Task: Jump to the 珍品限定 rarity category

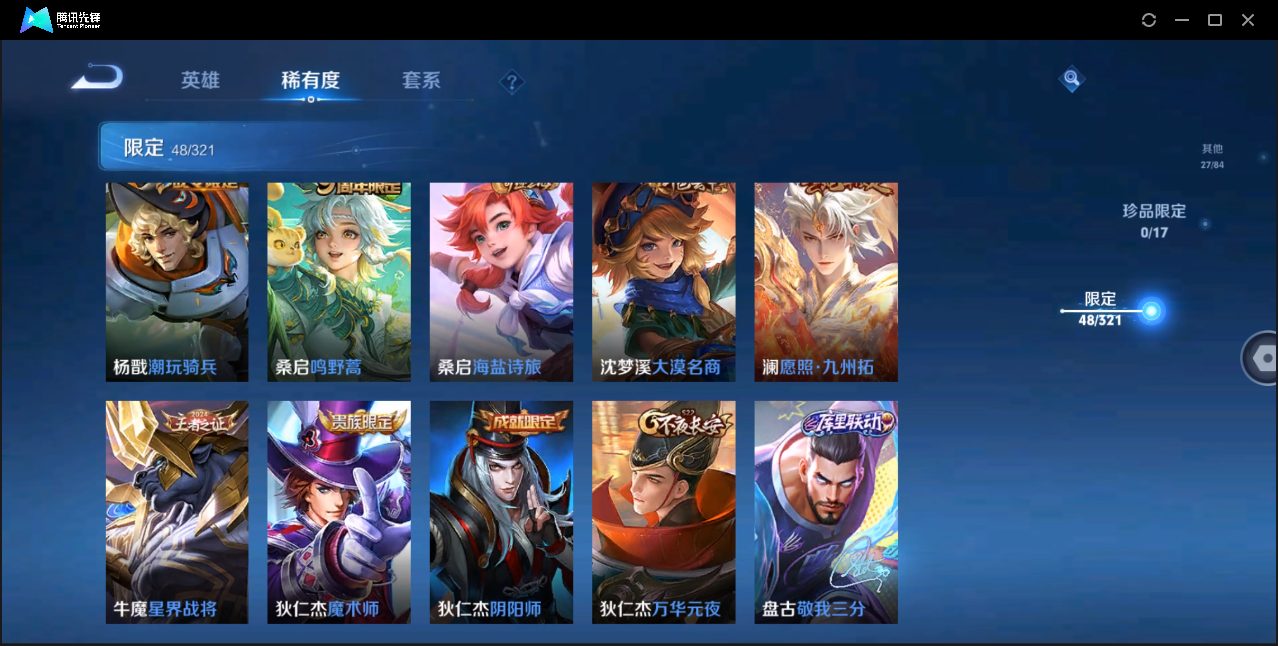Action: 1153,220
